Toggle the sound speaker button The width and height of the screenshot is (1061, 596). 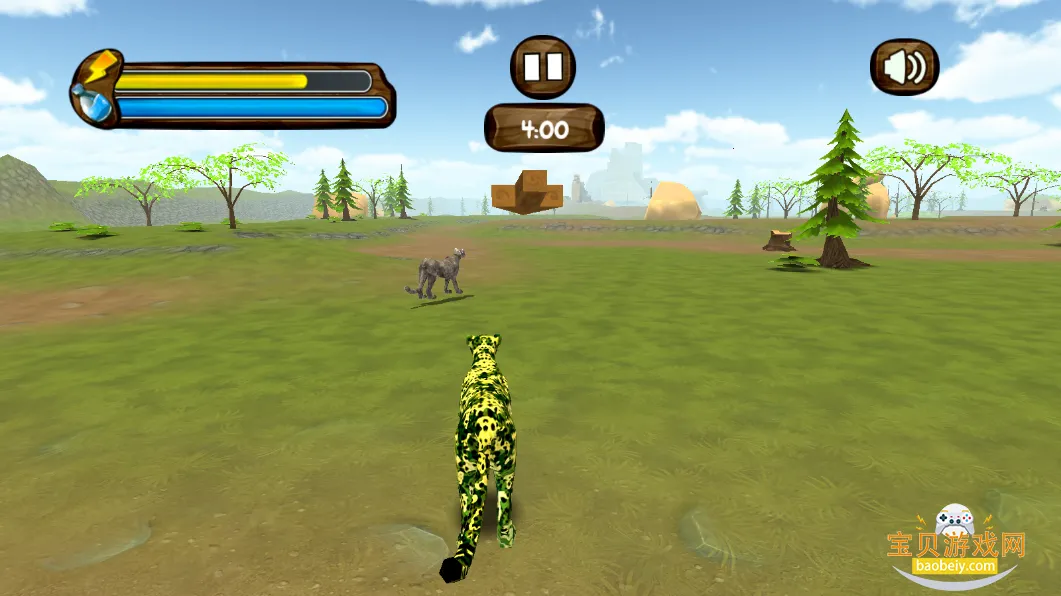[x=904, y=67]
